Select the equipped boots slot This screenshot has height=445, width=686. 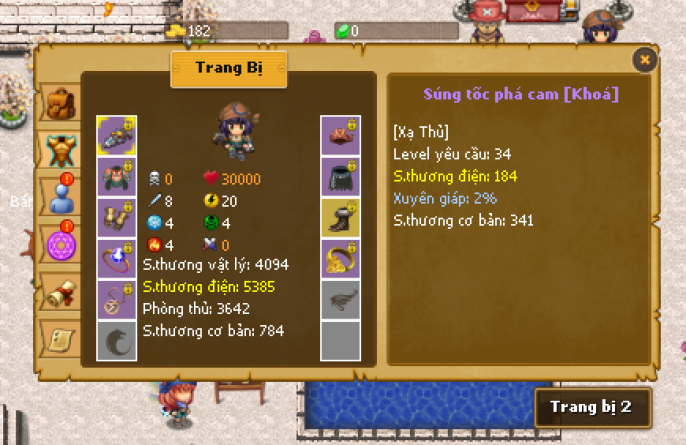coord(339,217)
